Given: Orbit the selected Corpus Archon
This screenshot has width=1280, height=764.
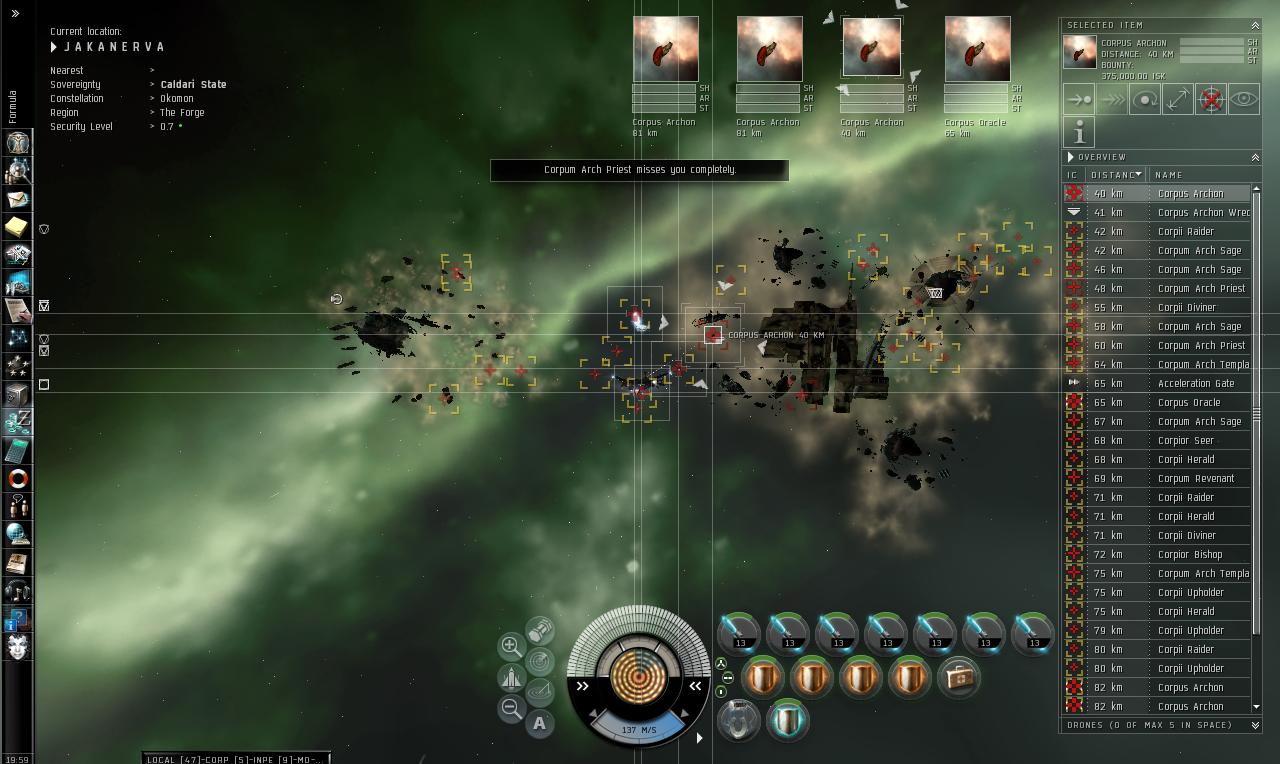Looking at the screenshot, I should click(x=1145, y=99).
